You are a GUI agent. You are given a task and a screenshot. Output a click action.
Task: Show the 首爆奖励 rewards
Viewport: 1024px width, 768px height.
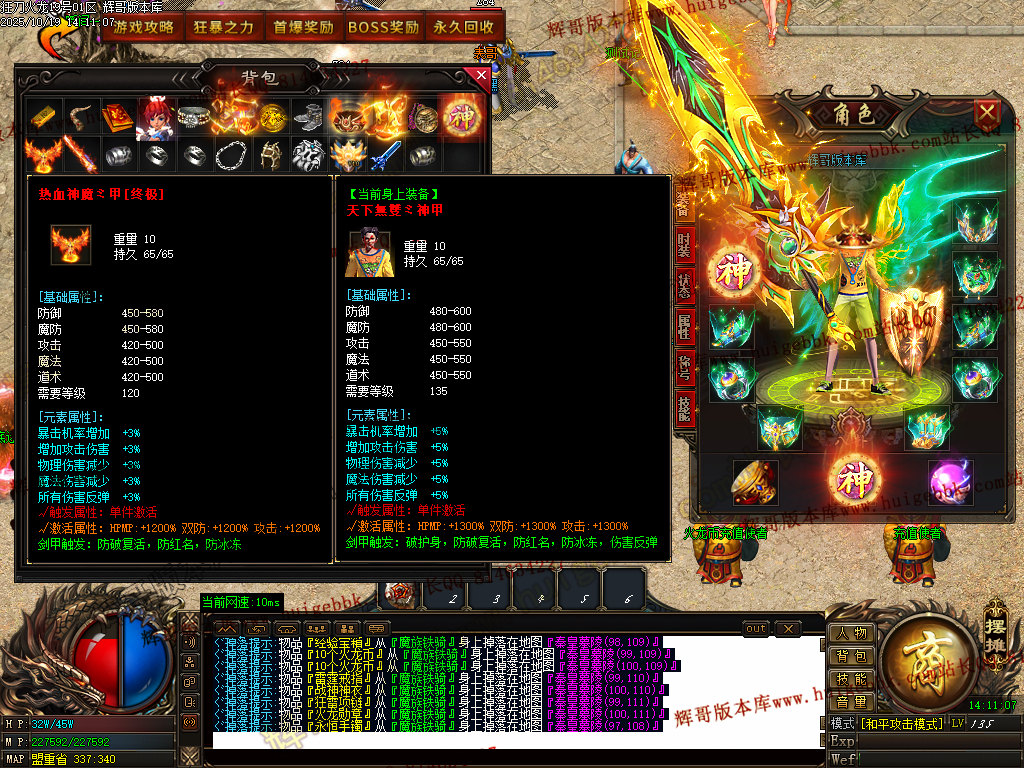(x=303, y=28)
